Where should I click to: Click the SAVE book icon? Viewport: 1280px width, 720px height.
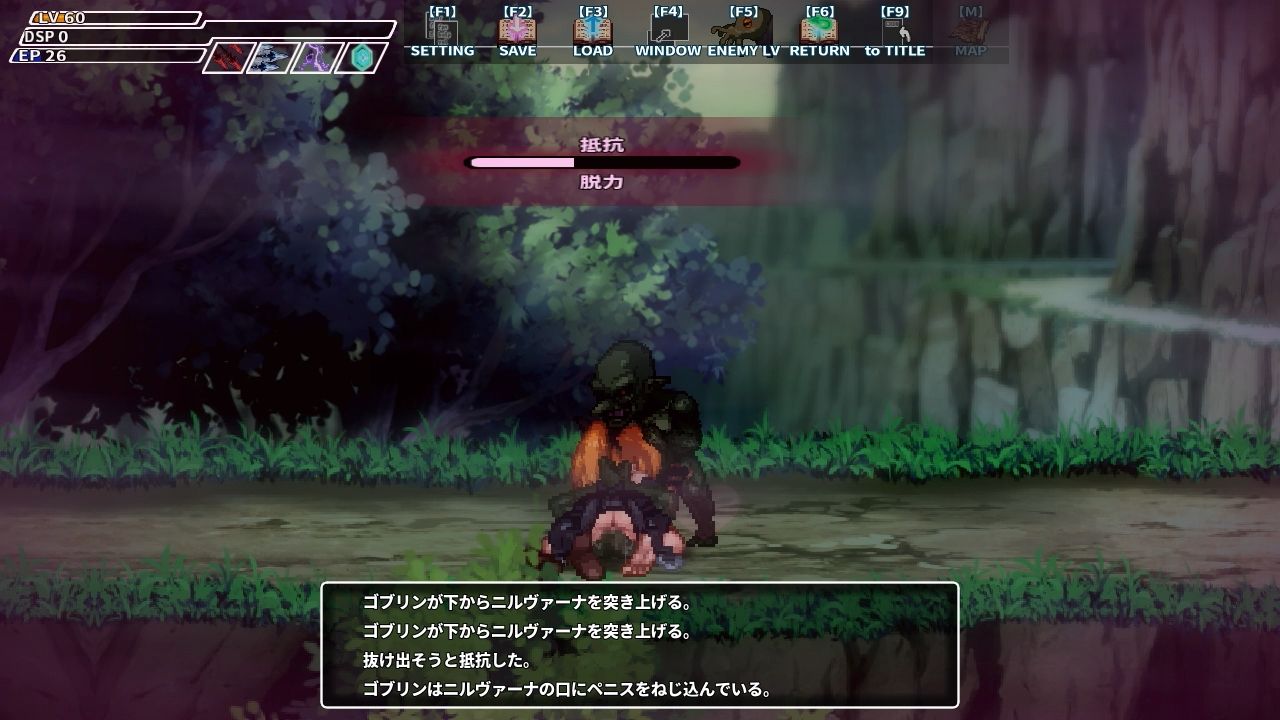click(516, 30)
